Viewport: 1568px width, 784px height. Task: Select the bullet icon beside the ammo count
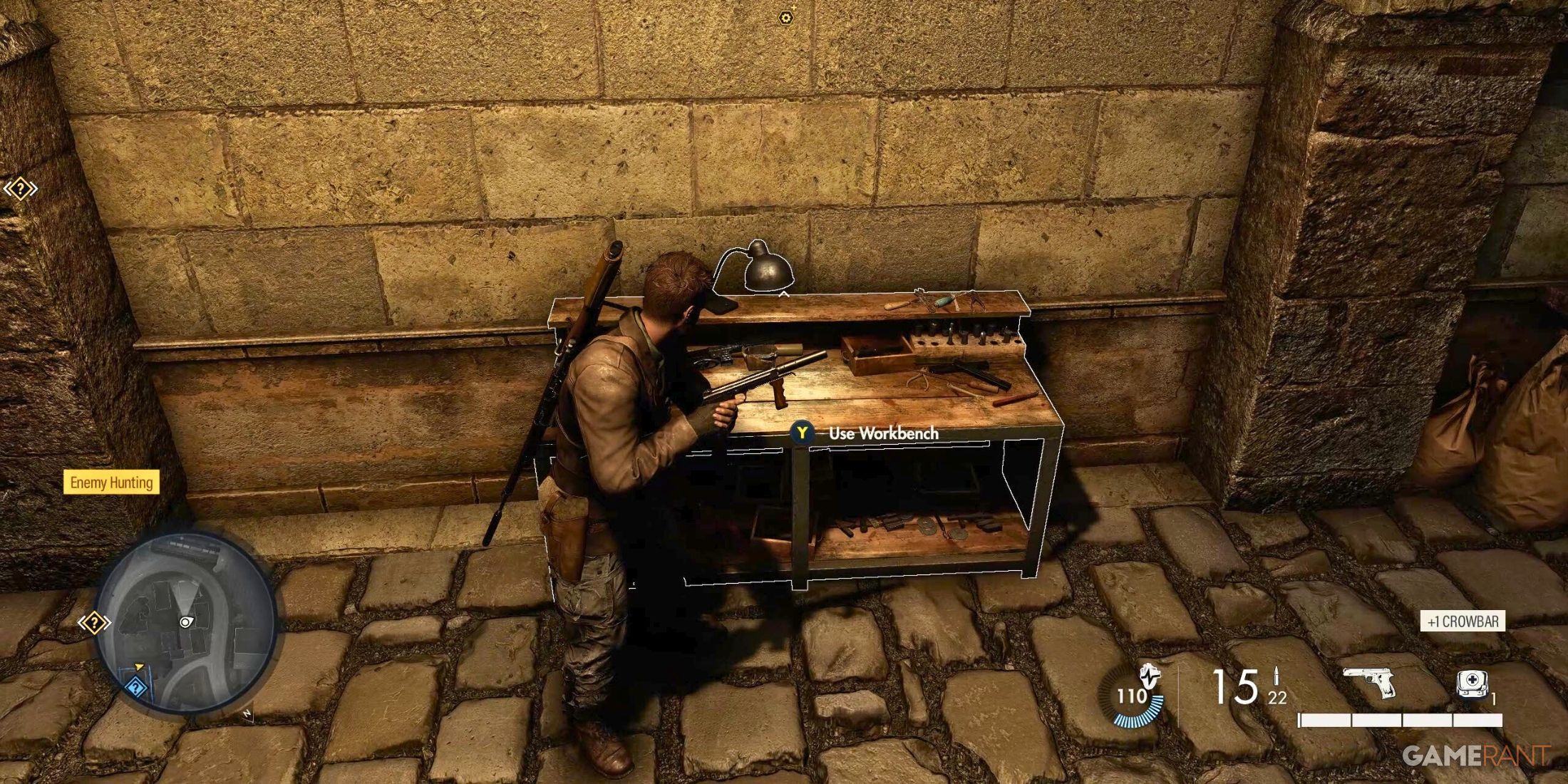[x=1276, y=676]
